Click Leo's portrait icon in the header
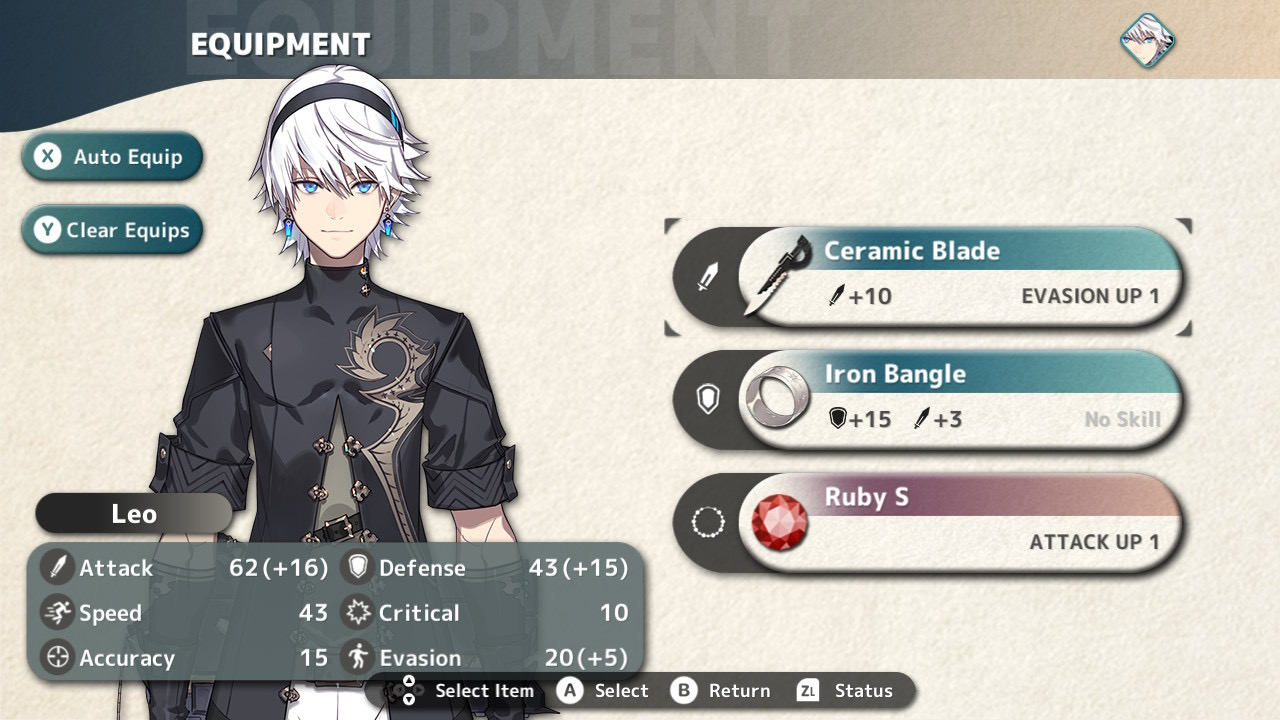The width and height of the screenshot is (1280, 720). point(1146,40)
